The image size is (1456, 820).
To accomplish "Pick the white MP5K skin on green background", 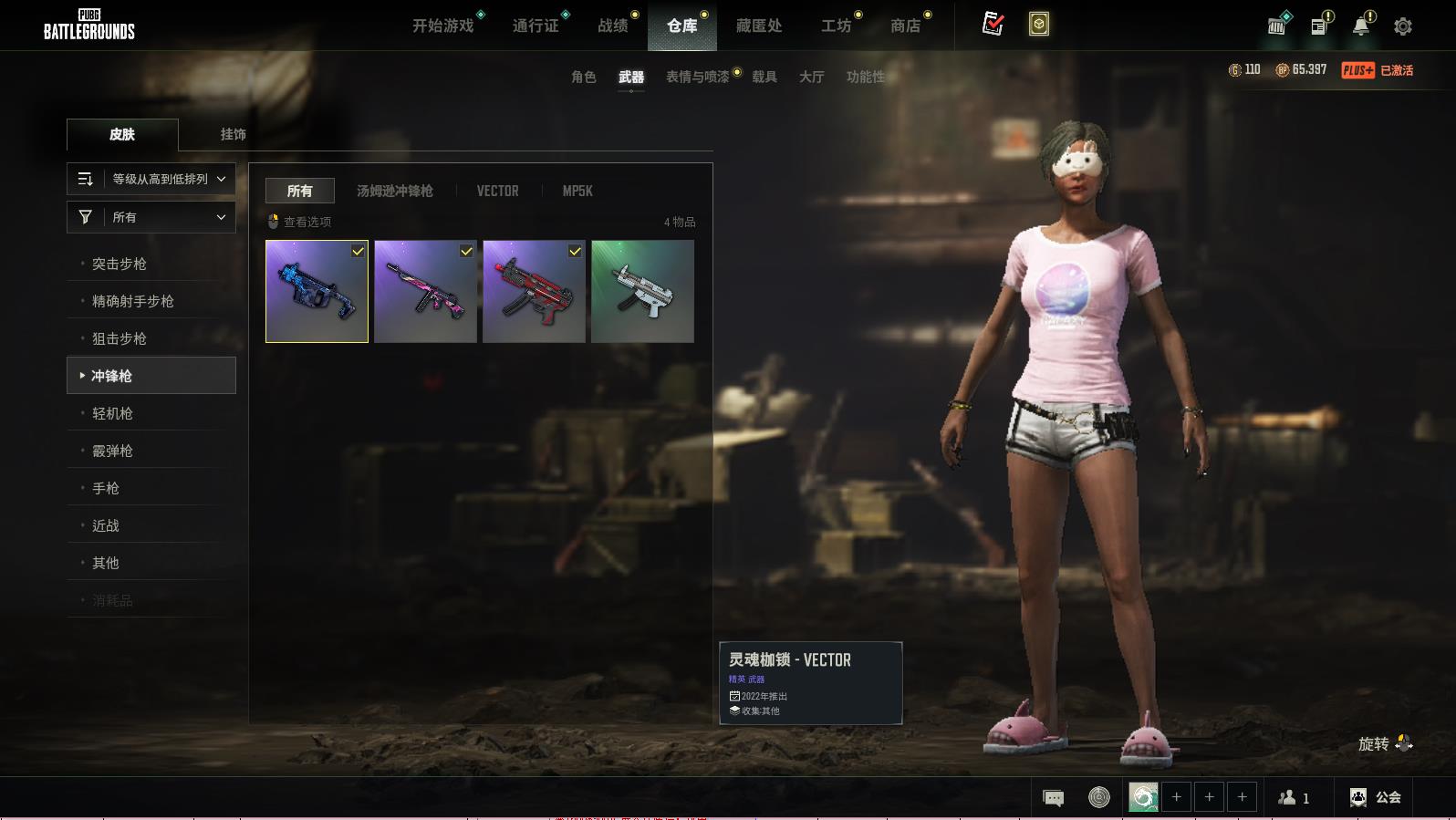I will pyautogui.click(x=642, y=292).
